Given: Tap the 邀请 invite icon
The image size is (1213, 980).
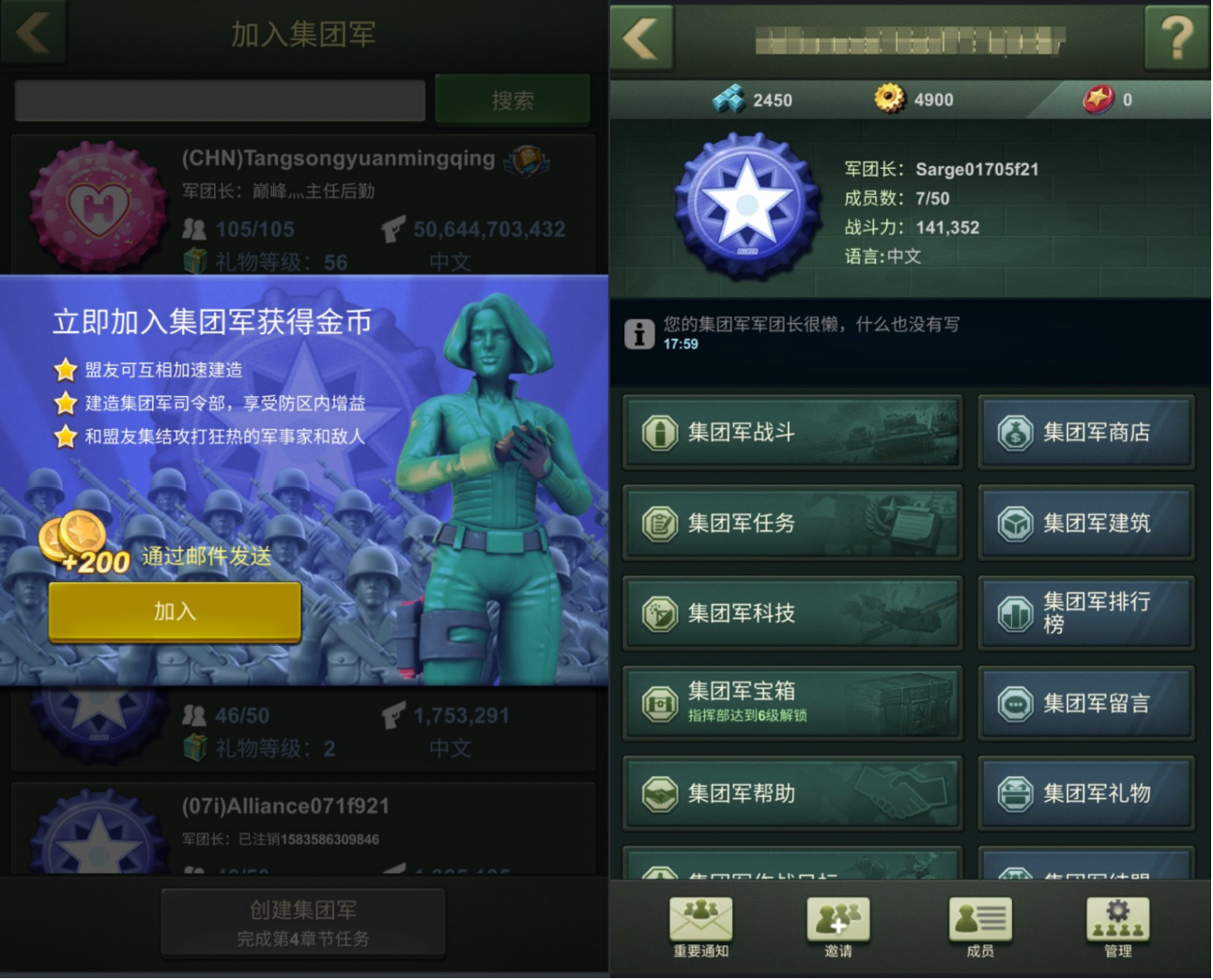Looking at the screenshot, I should pyautogui.click(x=838, y=926).
